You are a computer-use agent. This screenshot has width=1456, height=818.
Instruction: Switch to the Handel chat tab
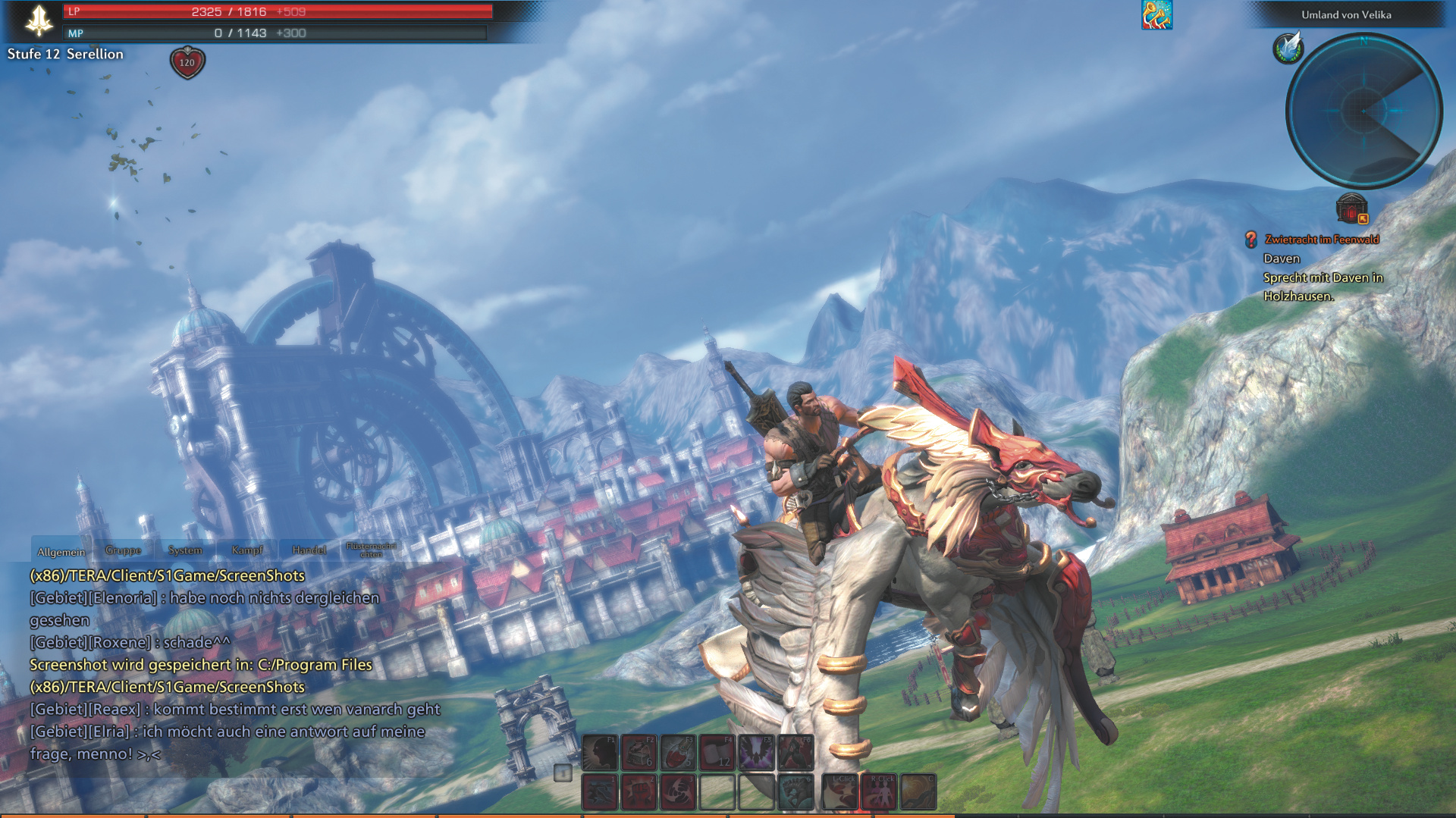[309, 550]
